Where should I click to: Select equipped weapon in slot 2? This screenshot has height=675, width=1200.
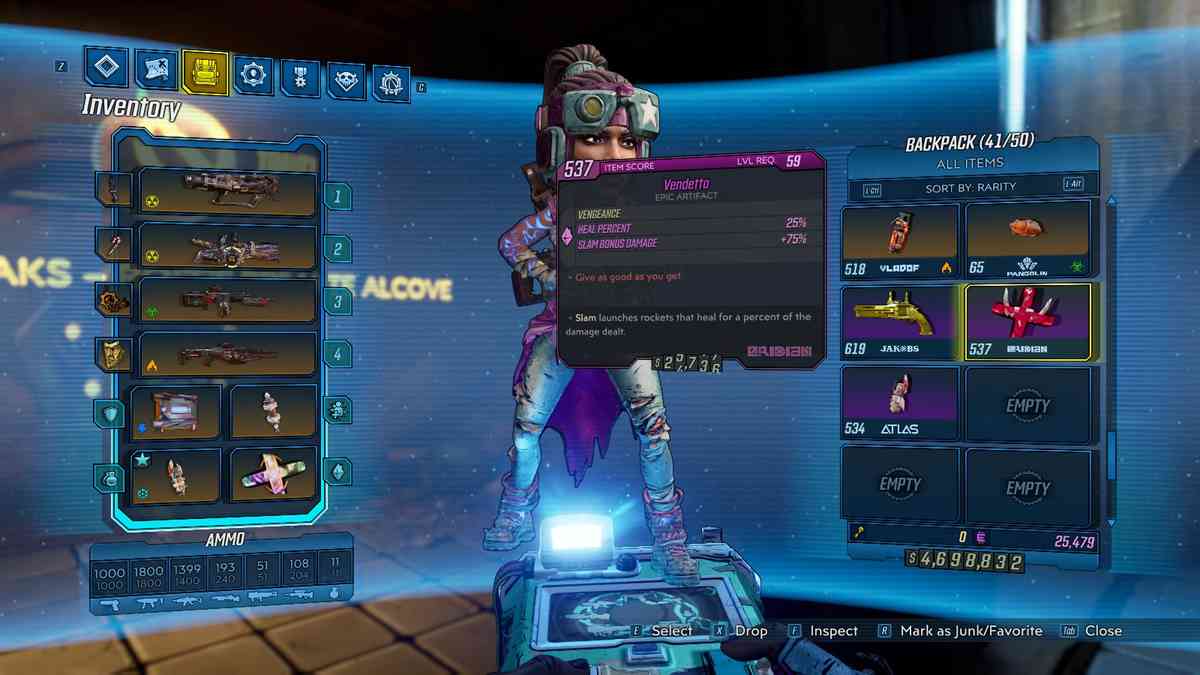(227, 247)
